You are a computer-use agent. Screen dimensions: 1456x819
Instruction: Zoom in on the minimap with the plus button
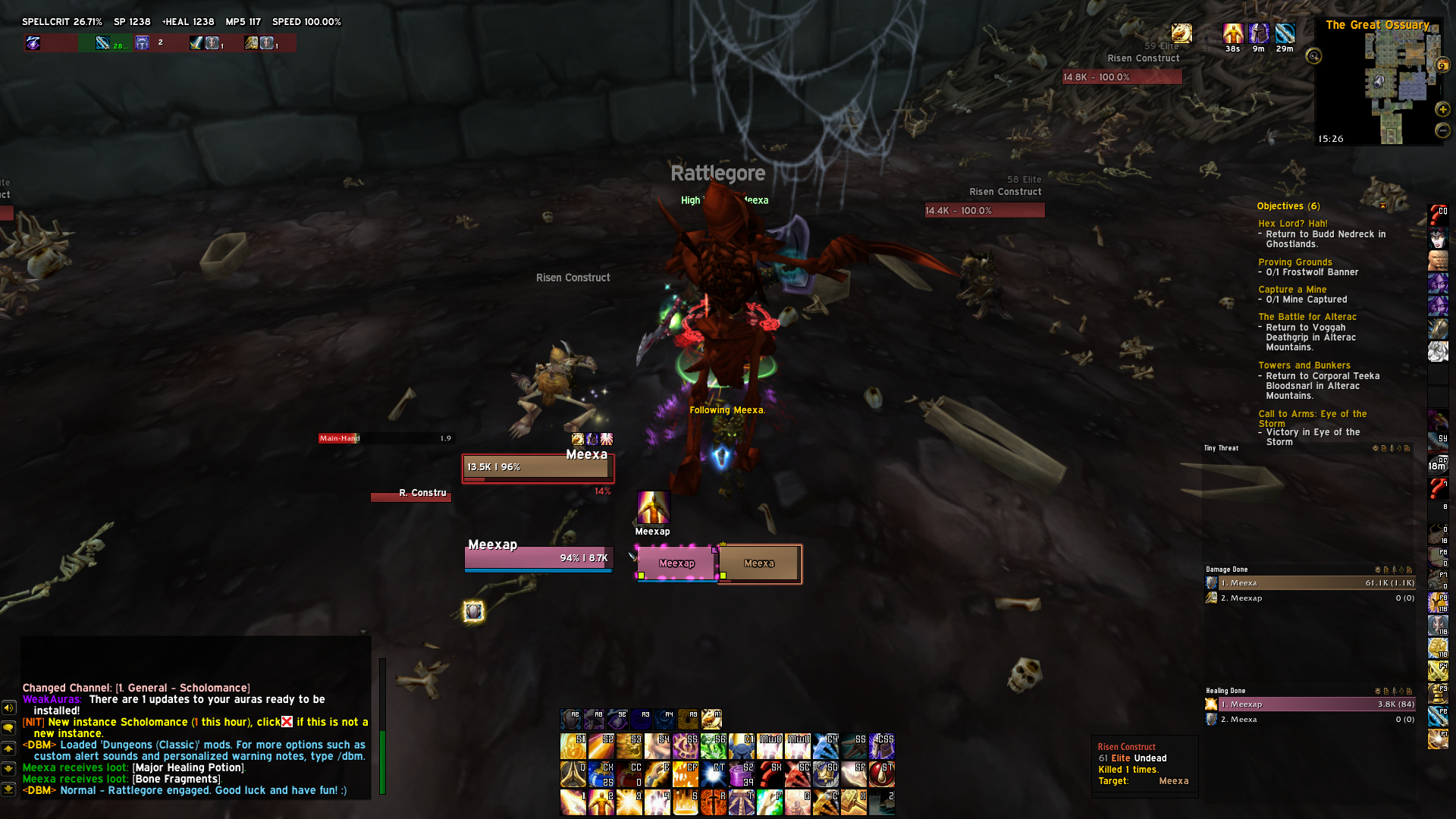click(1442, 109)
